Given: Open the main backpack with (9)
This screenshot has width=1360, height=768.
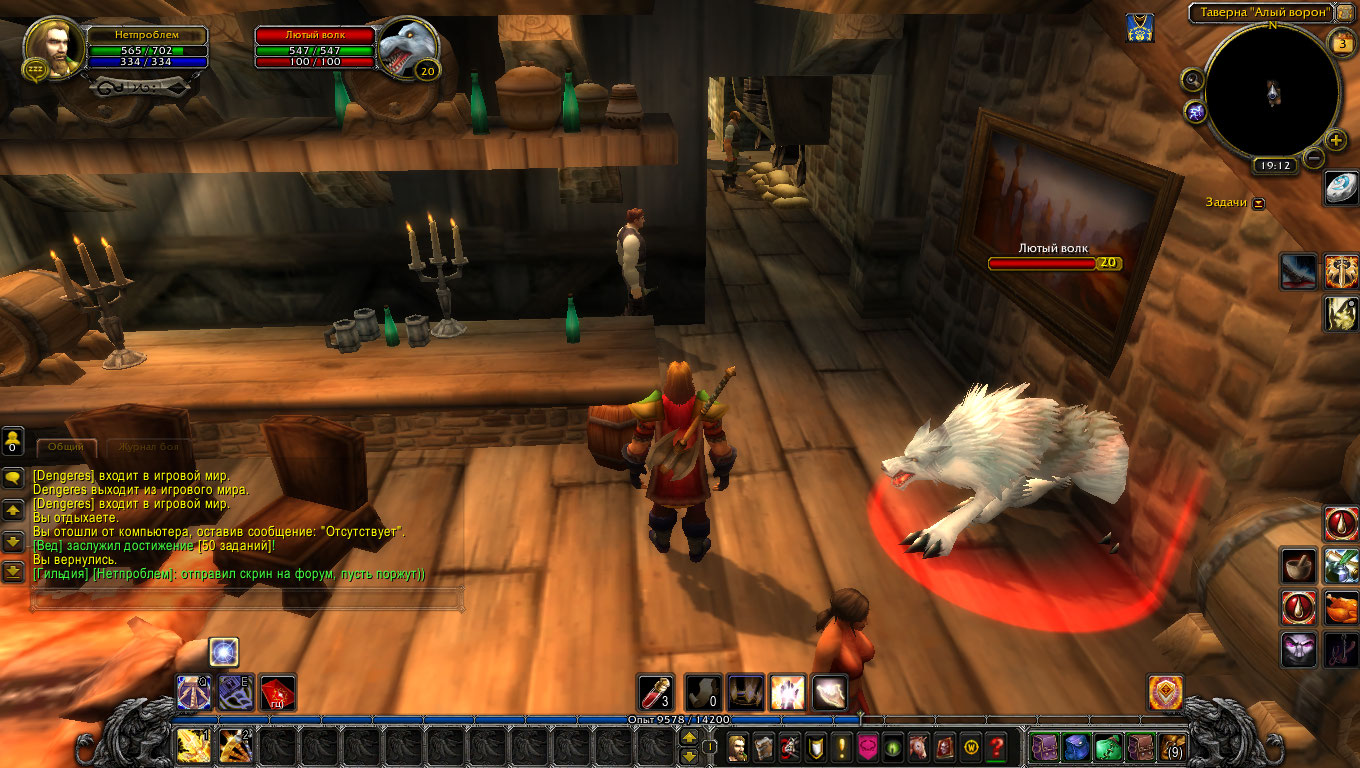Looking at the screenshot, I should pos(1171,746).
